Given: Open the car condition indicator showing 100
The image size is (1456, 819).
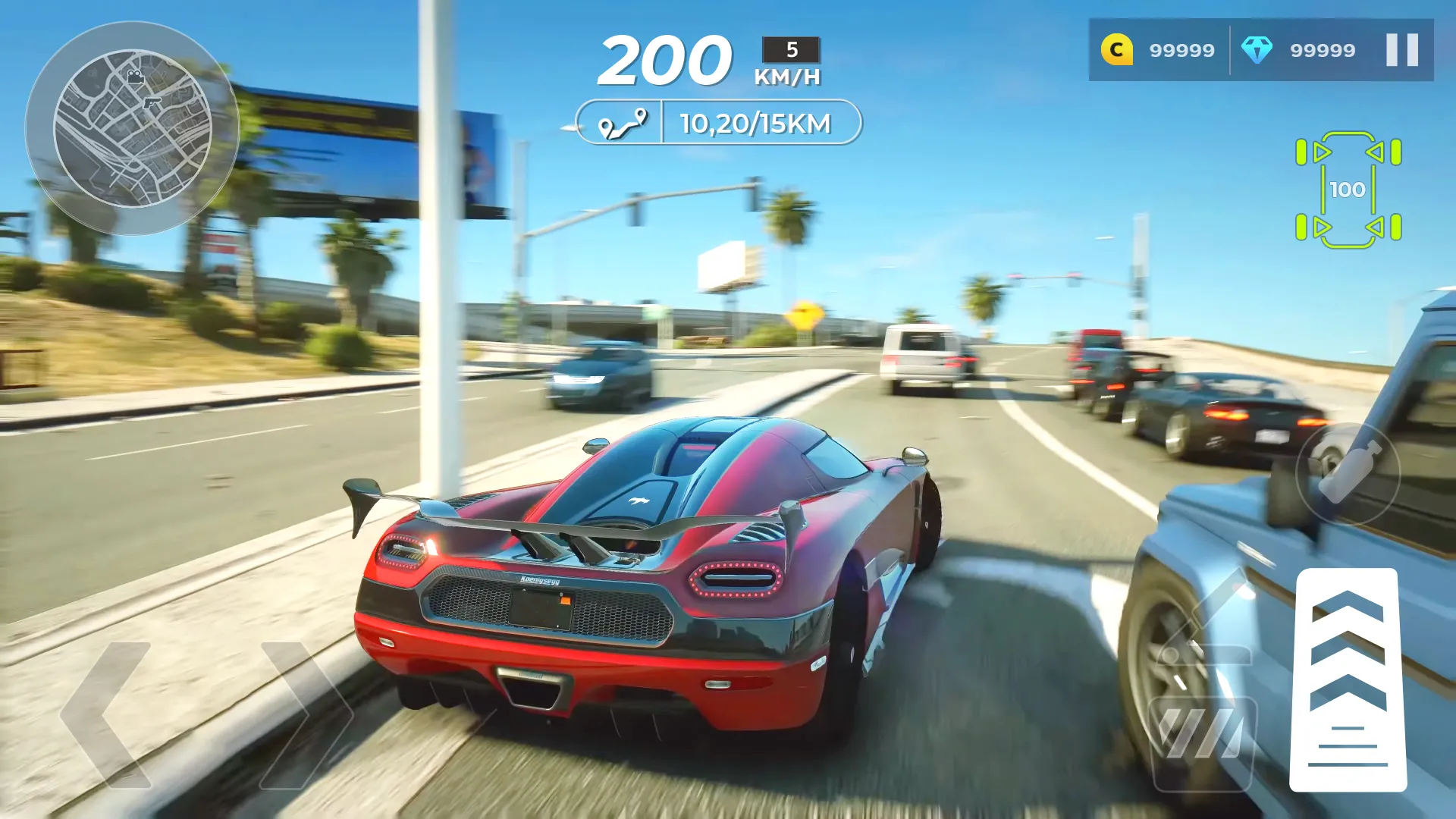Looking at the screenshot, I should [x=1348, y=190].
